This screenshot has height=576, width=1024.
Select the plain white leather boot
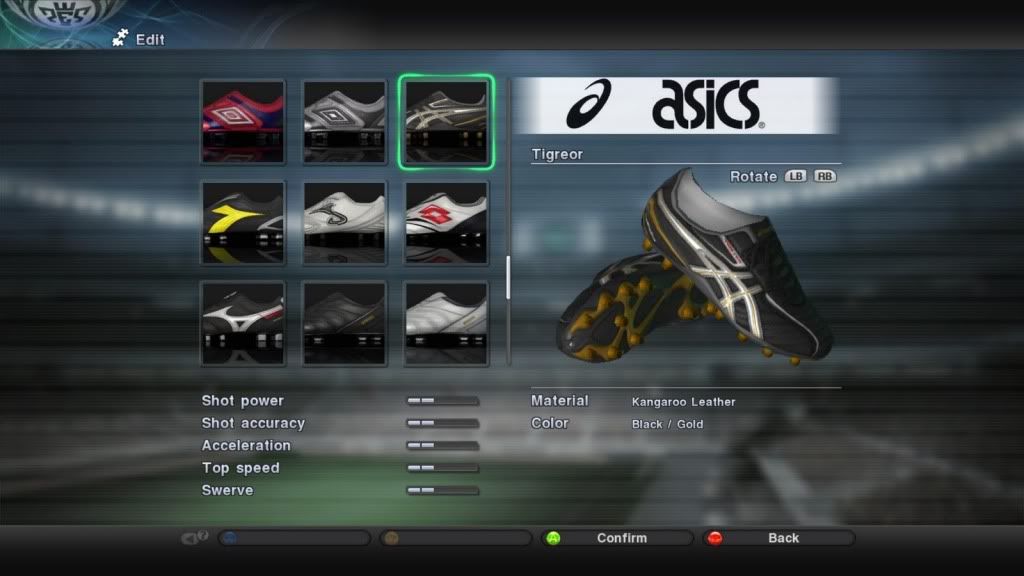tap(446, 323)
